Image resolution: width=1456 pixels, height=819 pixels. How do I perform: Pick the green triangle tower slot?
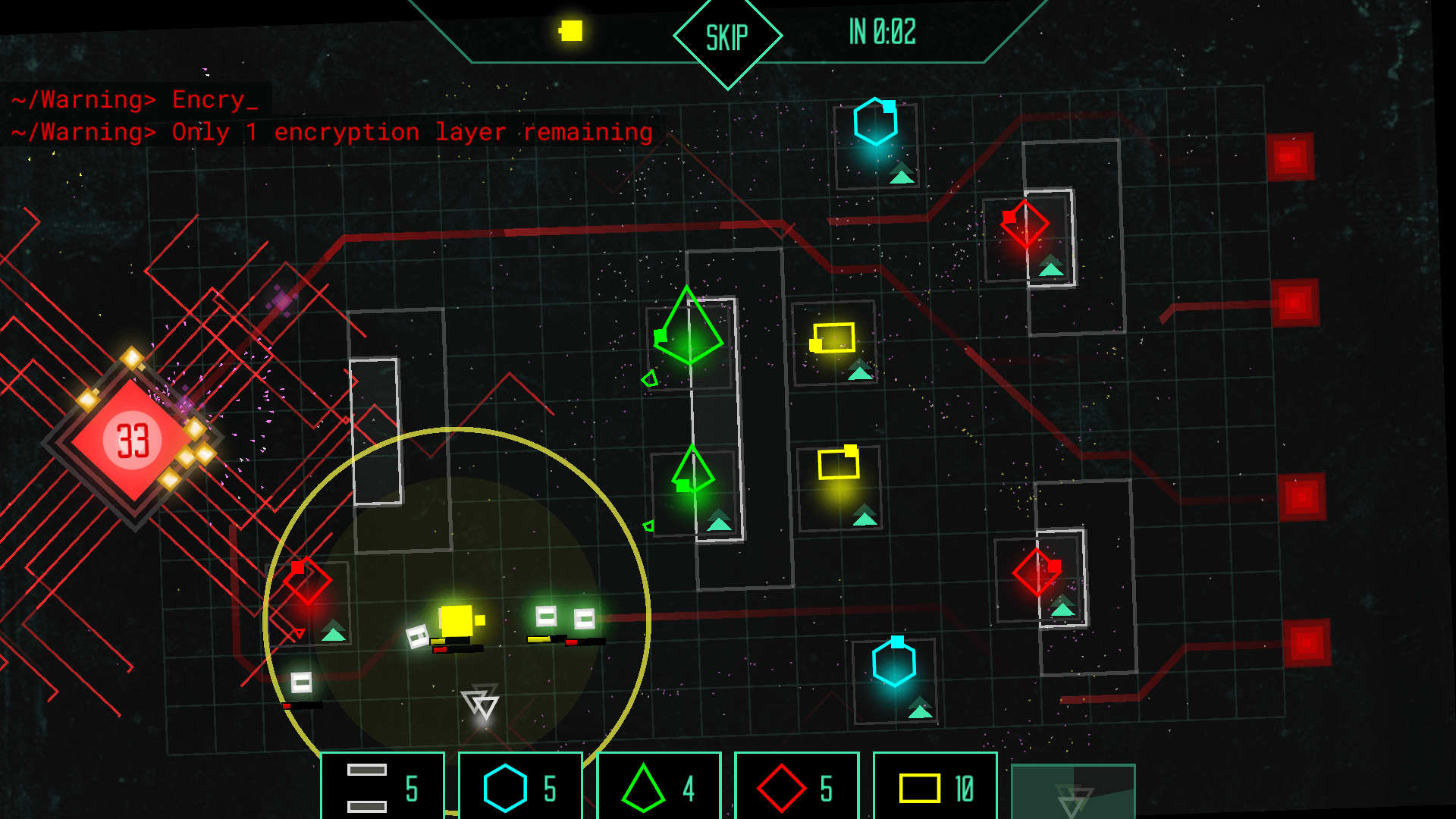point(658,787)
